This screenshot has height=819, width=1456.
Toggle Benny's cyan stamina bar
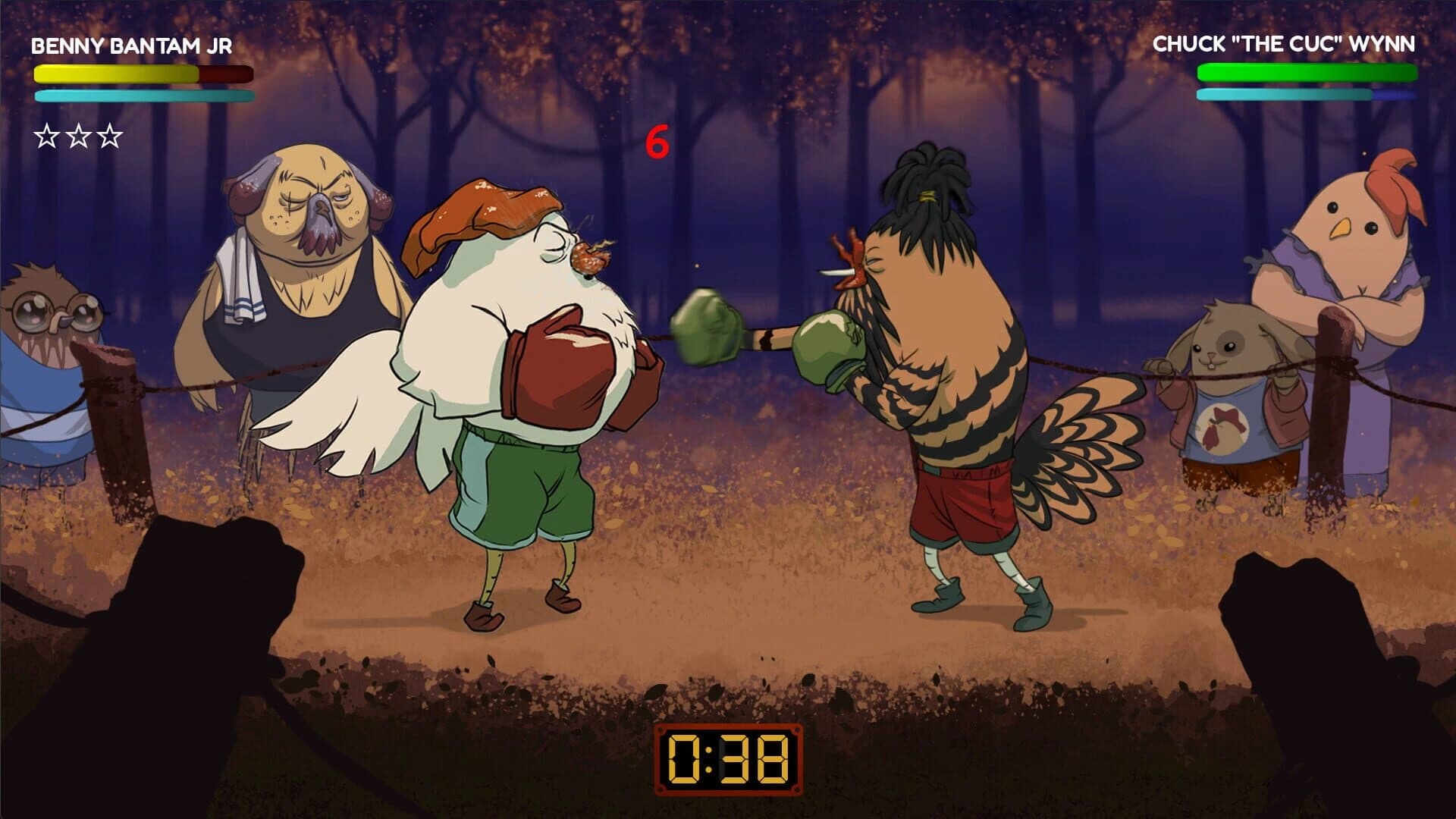coord(144,96)
